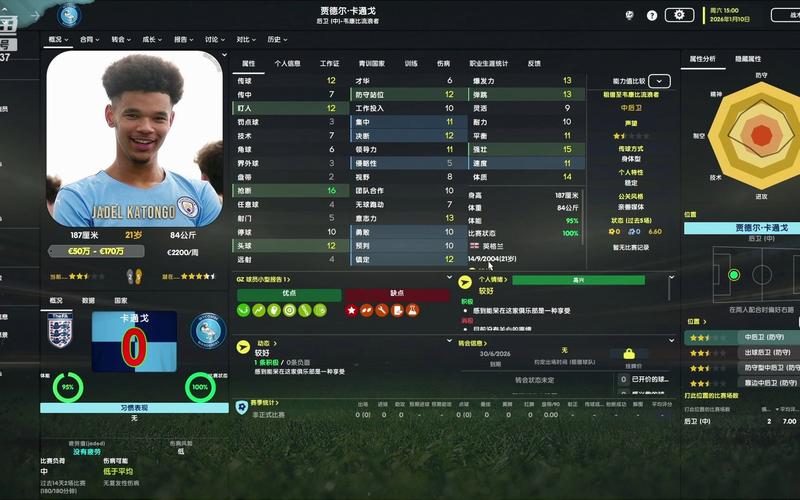Image resolution: width=800 pixels, height=500 pixels.
Task: Switch to the 训练 training tab
Action: pyautogui.click(x=411, y=63)
